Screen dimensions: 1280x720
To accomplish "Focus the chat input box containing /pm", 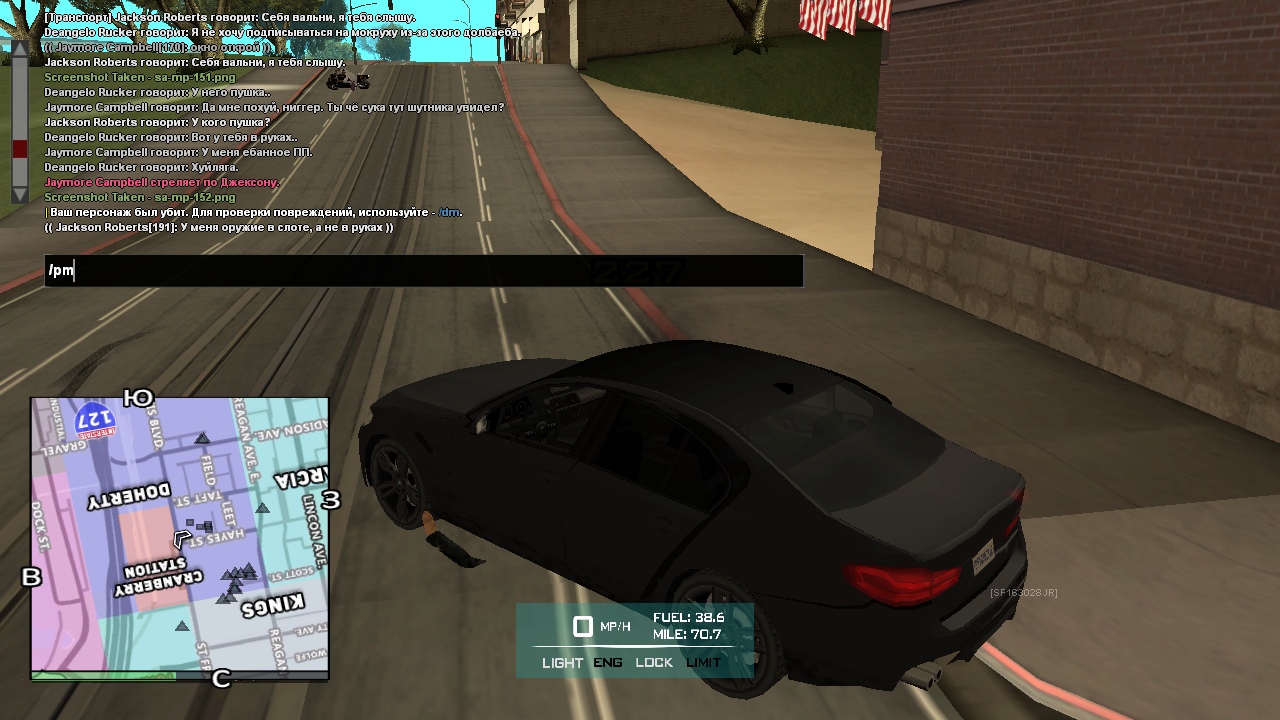I will 423,271.
